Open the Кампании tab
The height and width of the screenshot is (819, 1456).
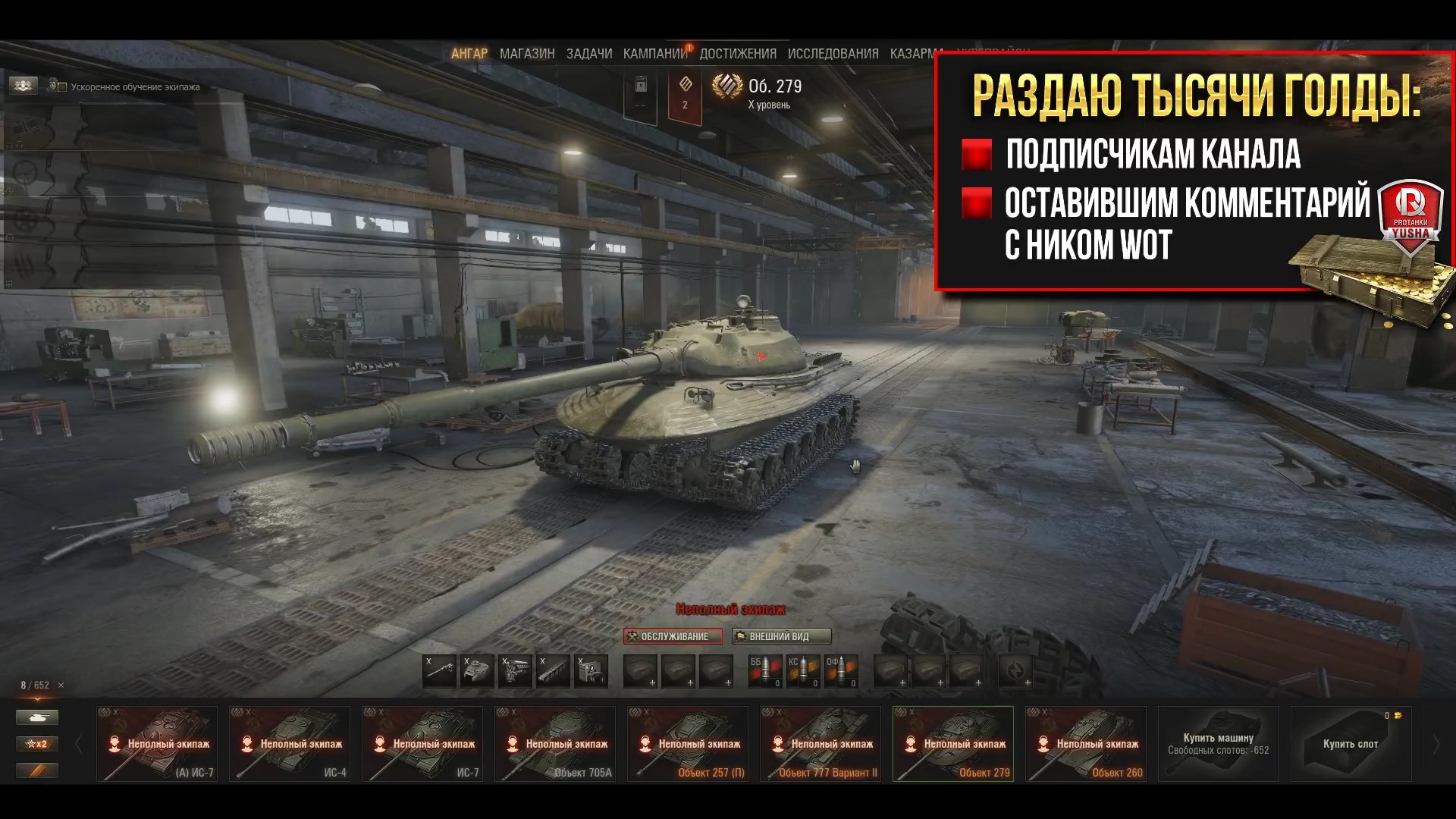coord(655,54)
